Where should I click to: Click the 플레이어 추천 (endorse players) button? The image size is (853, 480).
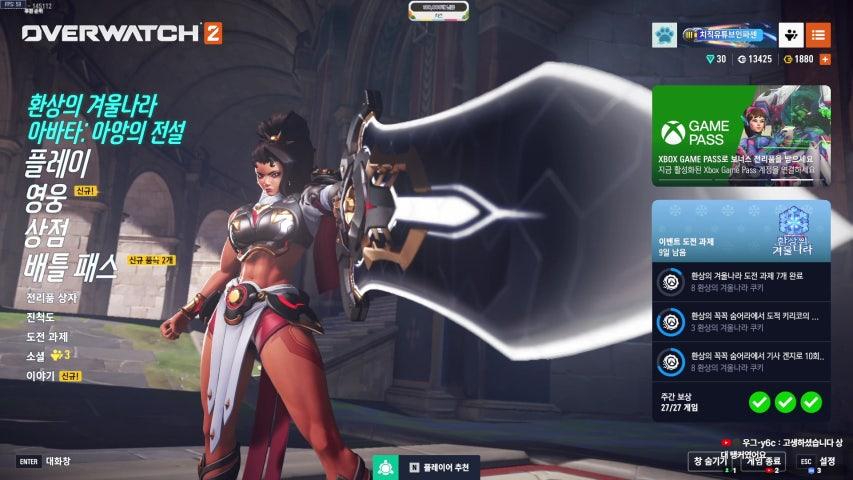point(425,467)
